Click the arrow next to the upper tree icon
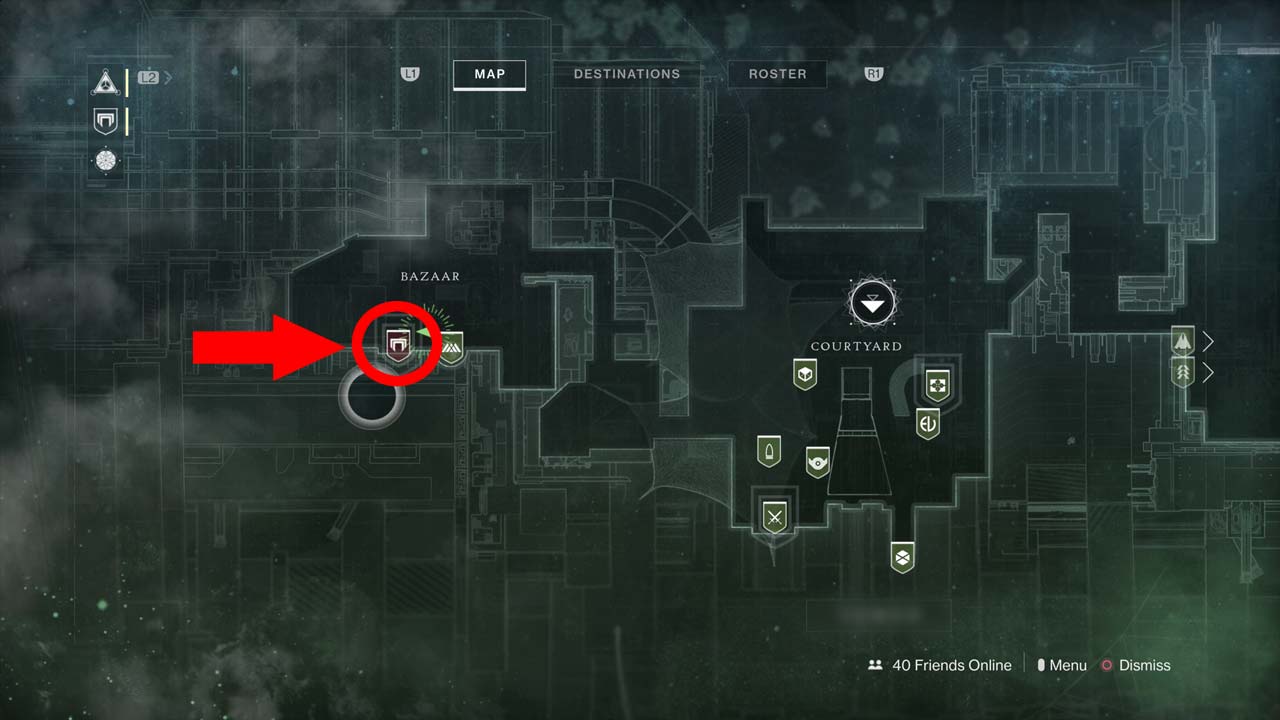The height and width of the screenshot is (720, 1280). (x=1207, y=341)
